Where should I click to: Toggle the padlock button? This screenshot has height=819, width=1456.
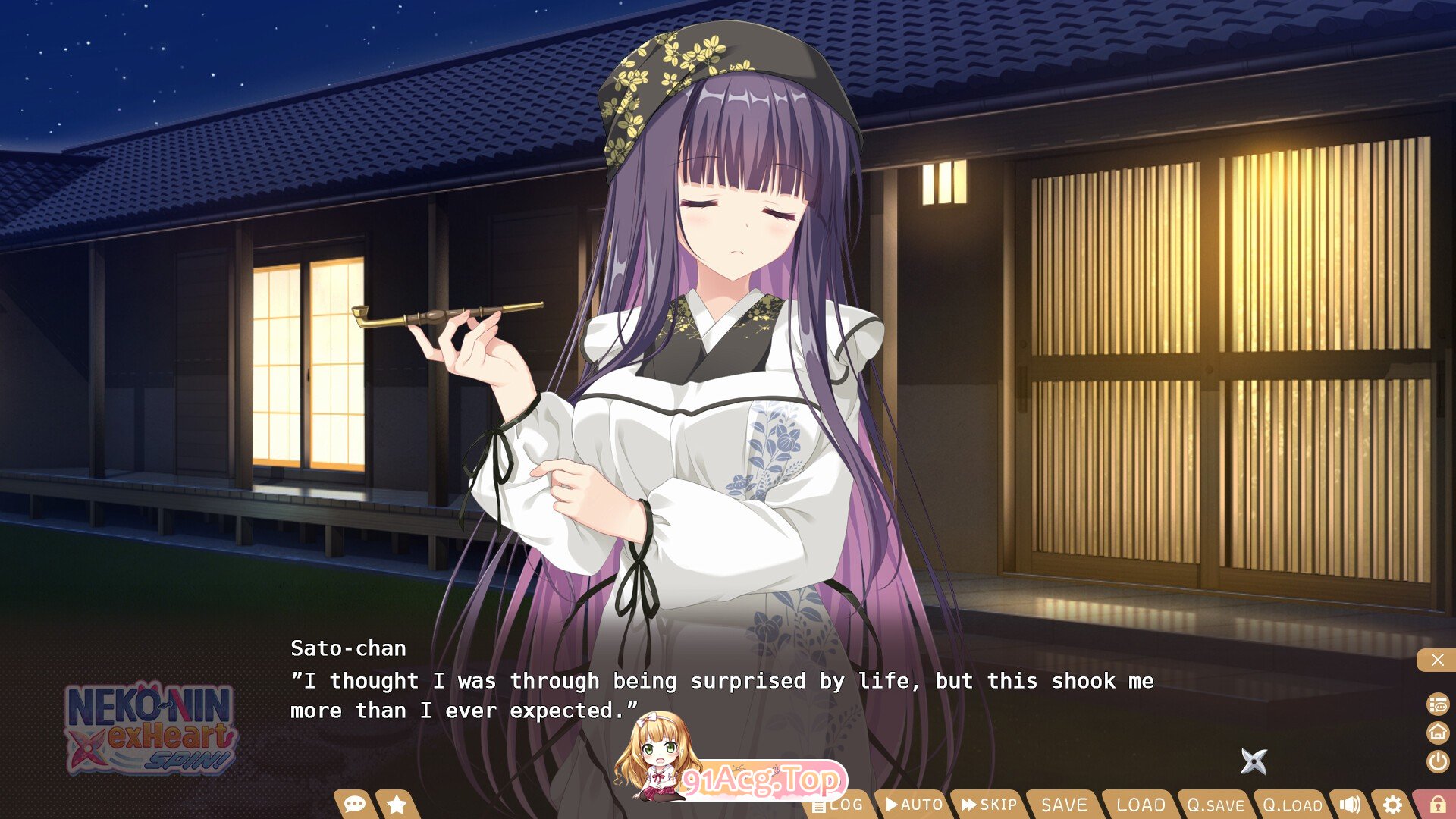point(1437,805)
